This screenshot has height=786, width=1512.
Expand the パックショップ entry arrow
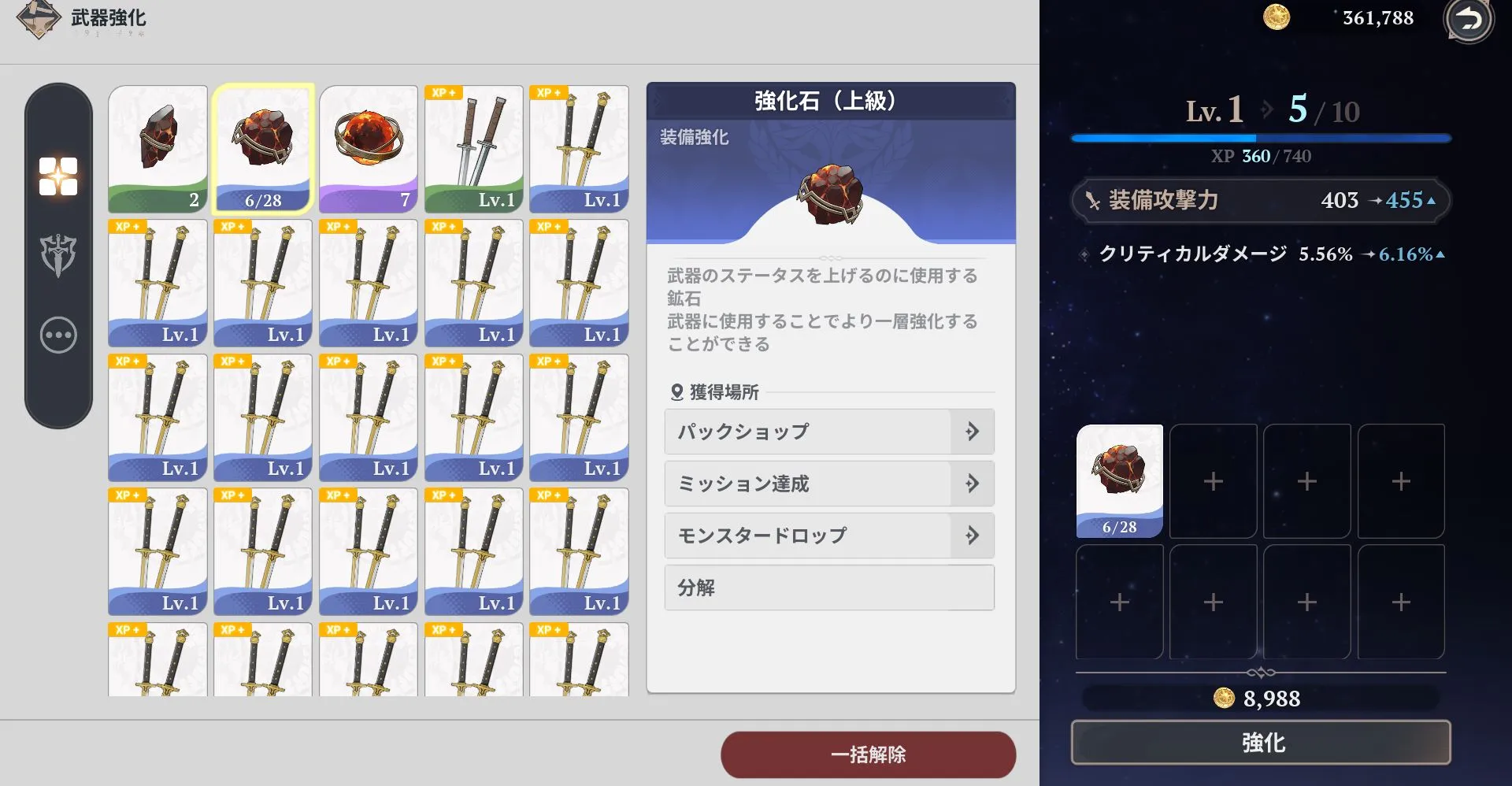973,432
